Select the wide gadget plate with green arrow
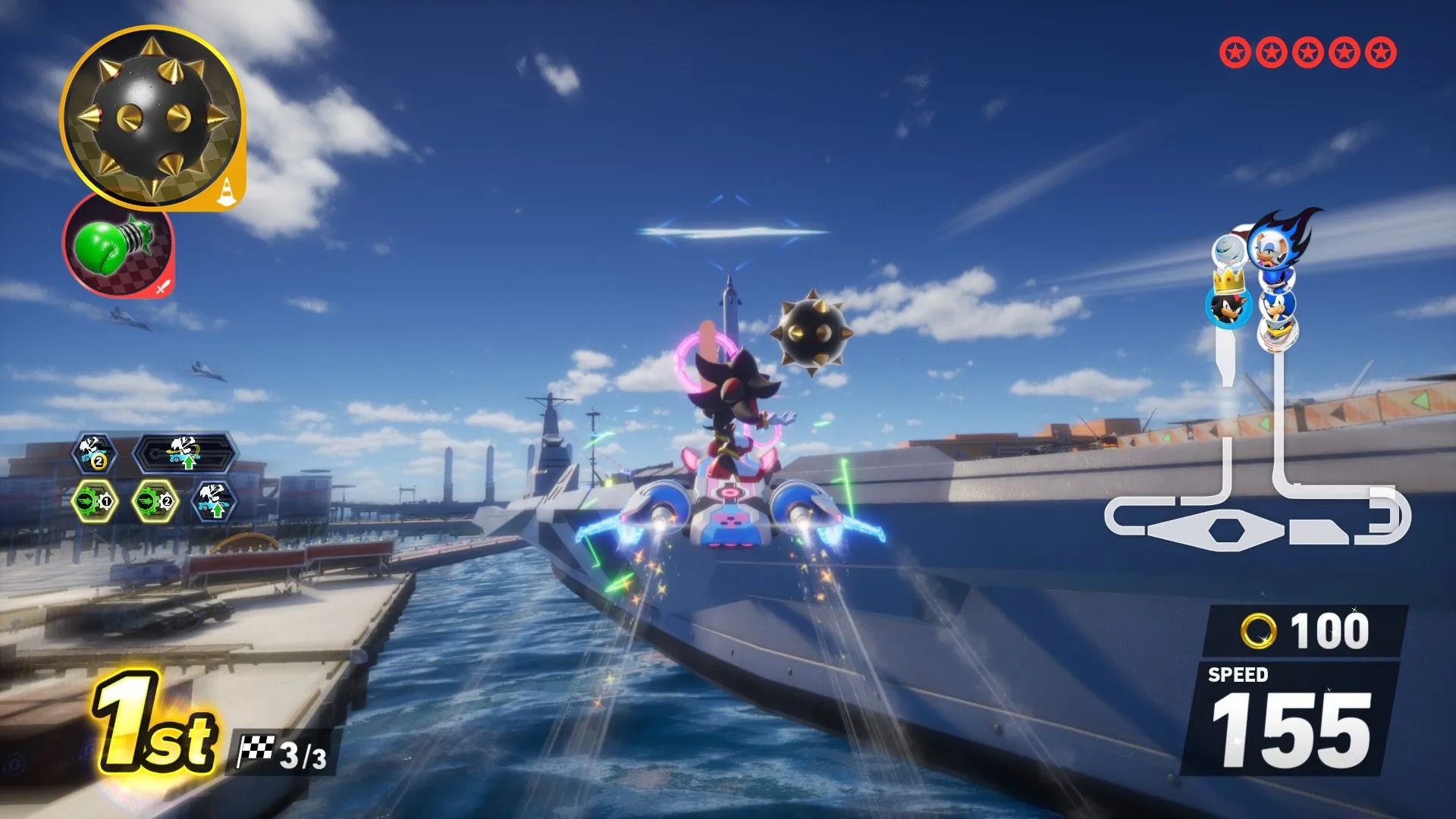 pyautogui.click(x=186, y=454)
